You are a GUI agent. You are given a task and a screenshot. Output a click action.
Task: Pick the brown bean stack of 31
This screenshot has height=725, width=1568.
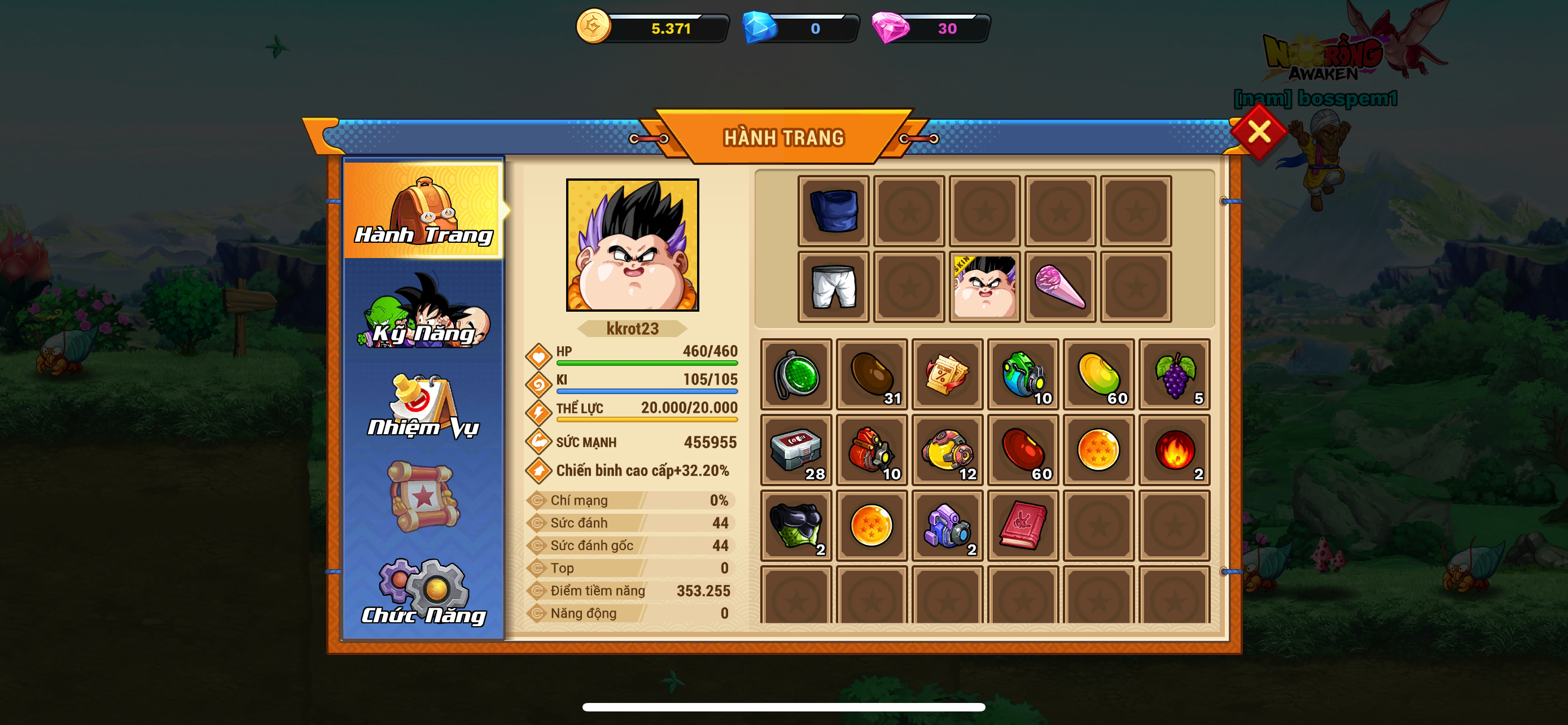(871, 374)
